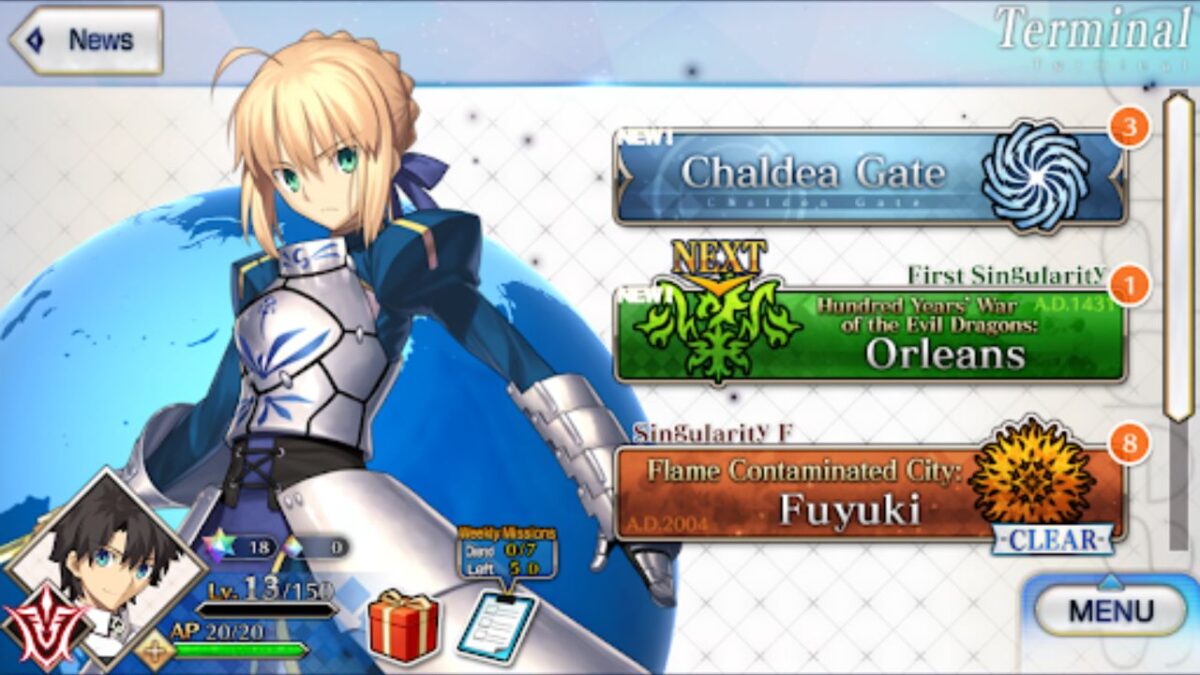Open the main MENU button
Viewport: 1200px width, 675px height.
(1110, 610)
